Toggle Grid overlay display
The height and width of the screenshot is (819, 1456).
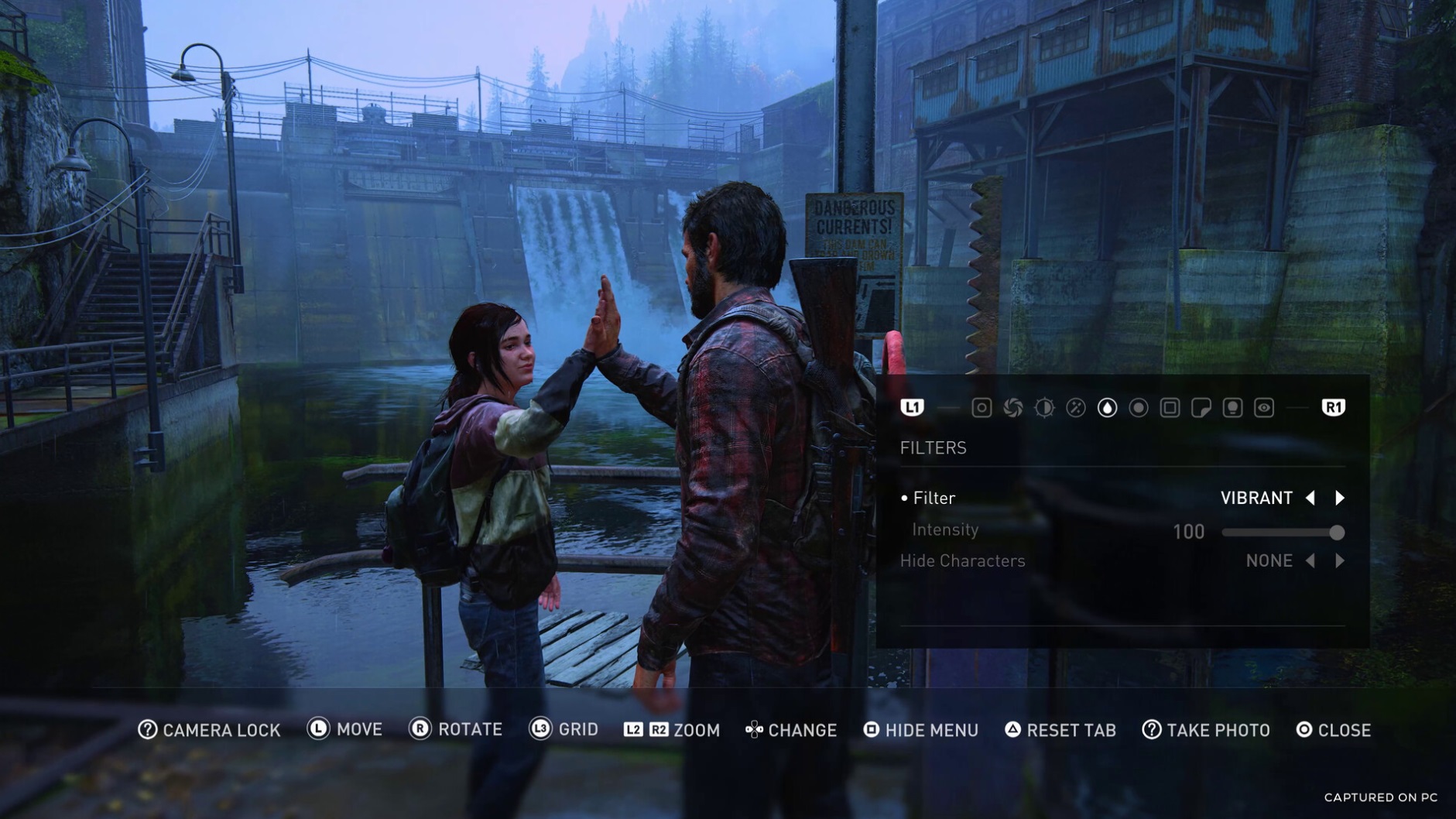pyautogui.click(x=570, y=729)
